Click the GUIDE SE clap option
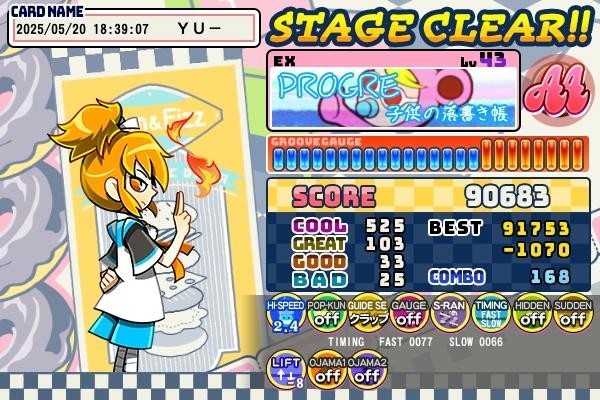Image resolution: width=600 pixels, height=400 pixels. point(367,316)
